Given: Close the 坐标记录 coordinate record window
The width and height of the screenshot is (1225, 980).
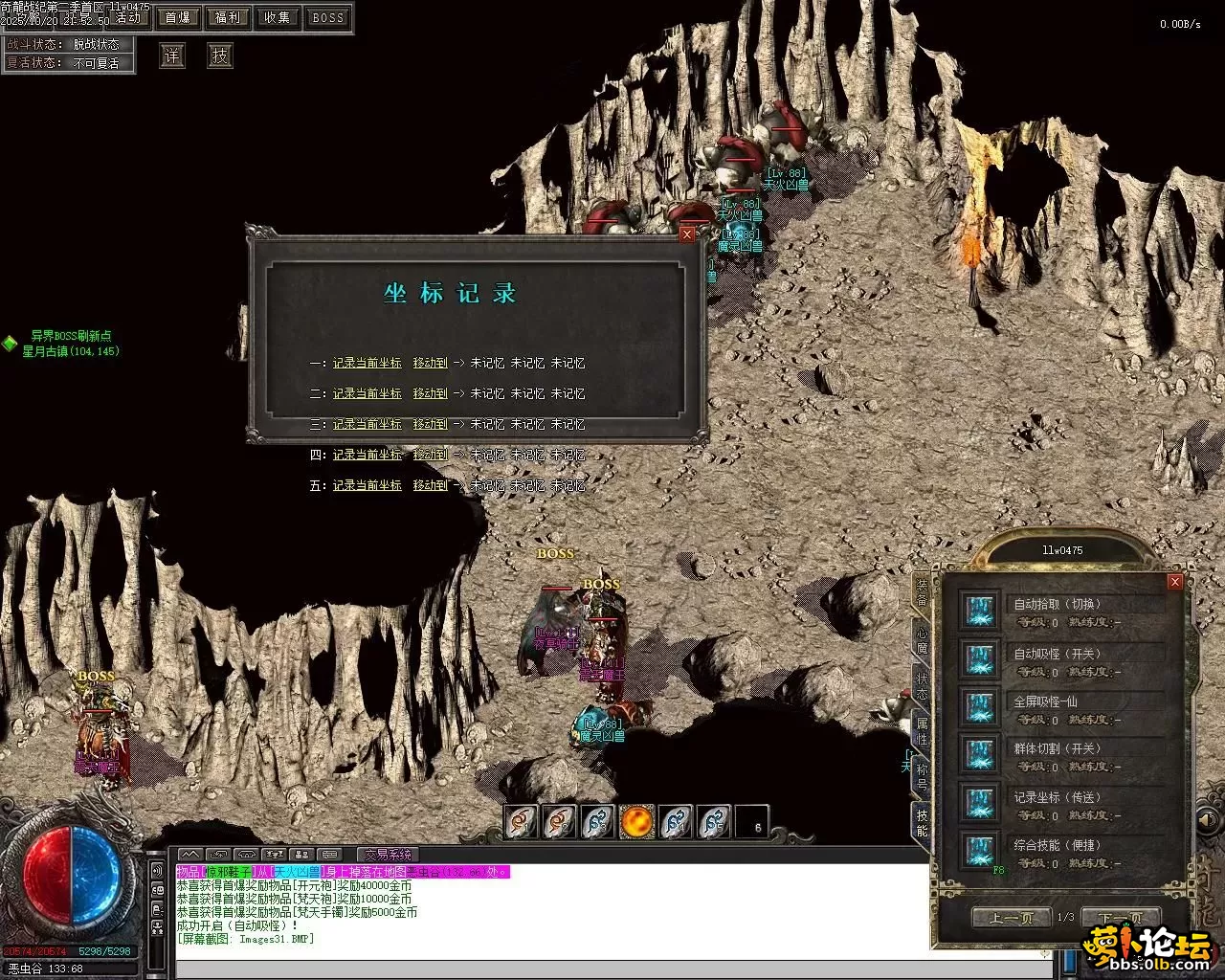Looking at the screenshot, I should pyautogui.click(x=687, y=235).
